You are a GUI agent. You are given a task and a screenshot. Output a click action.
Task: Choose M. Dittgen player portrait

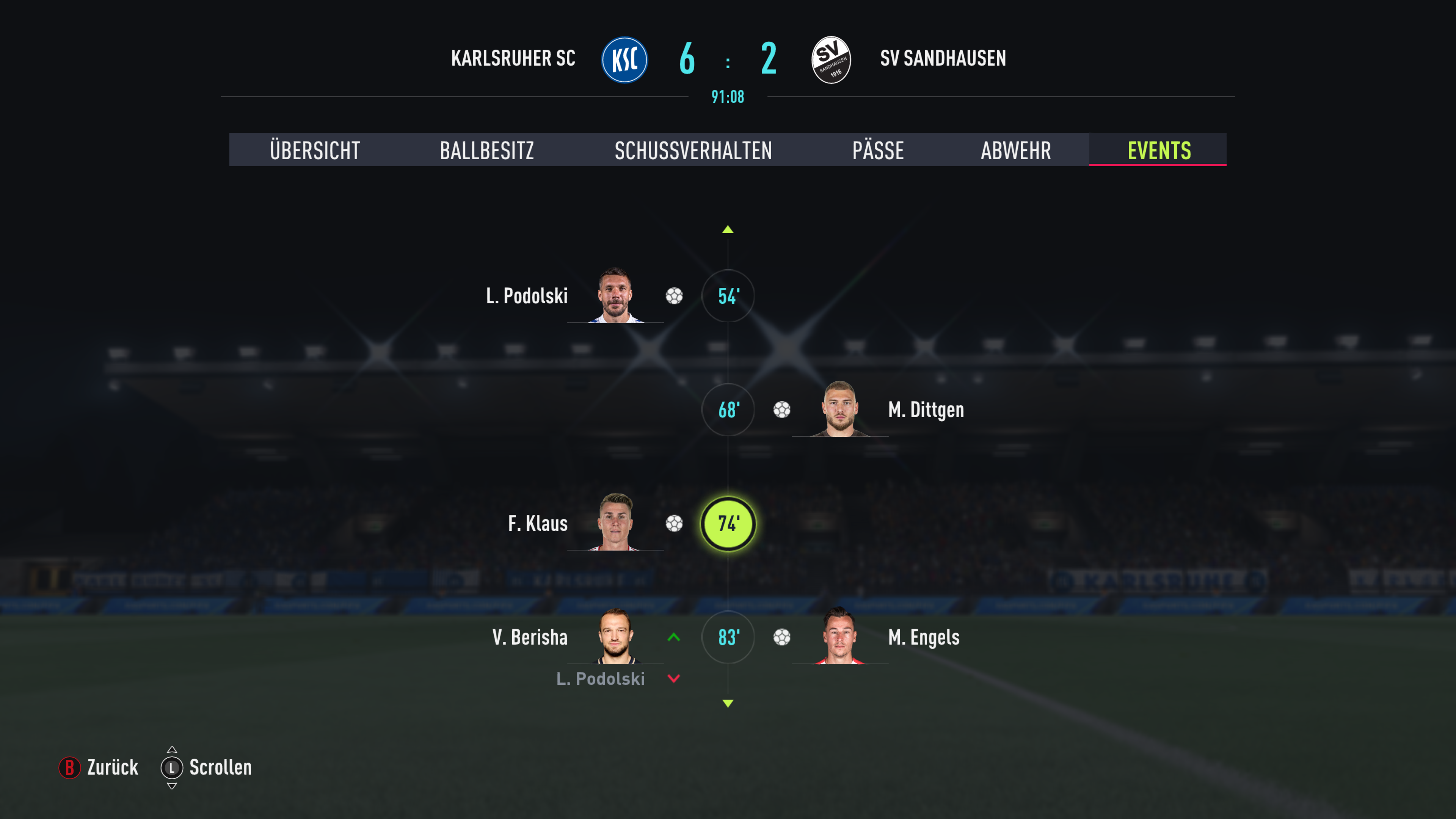(840, 409)
